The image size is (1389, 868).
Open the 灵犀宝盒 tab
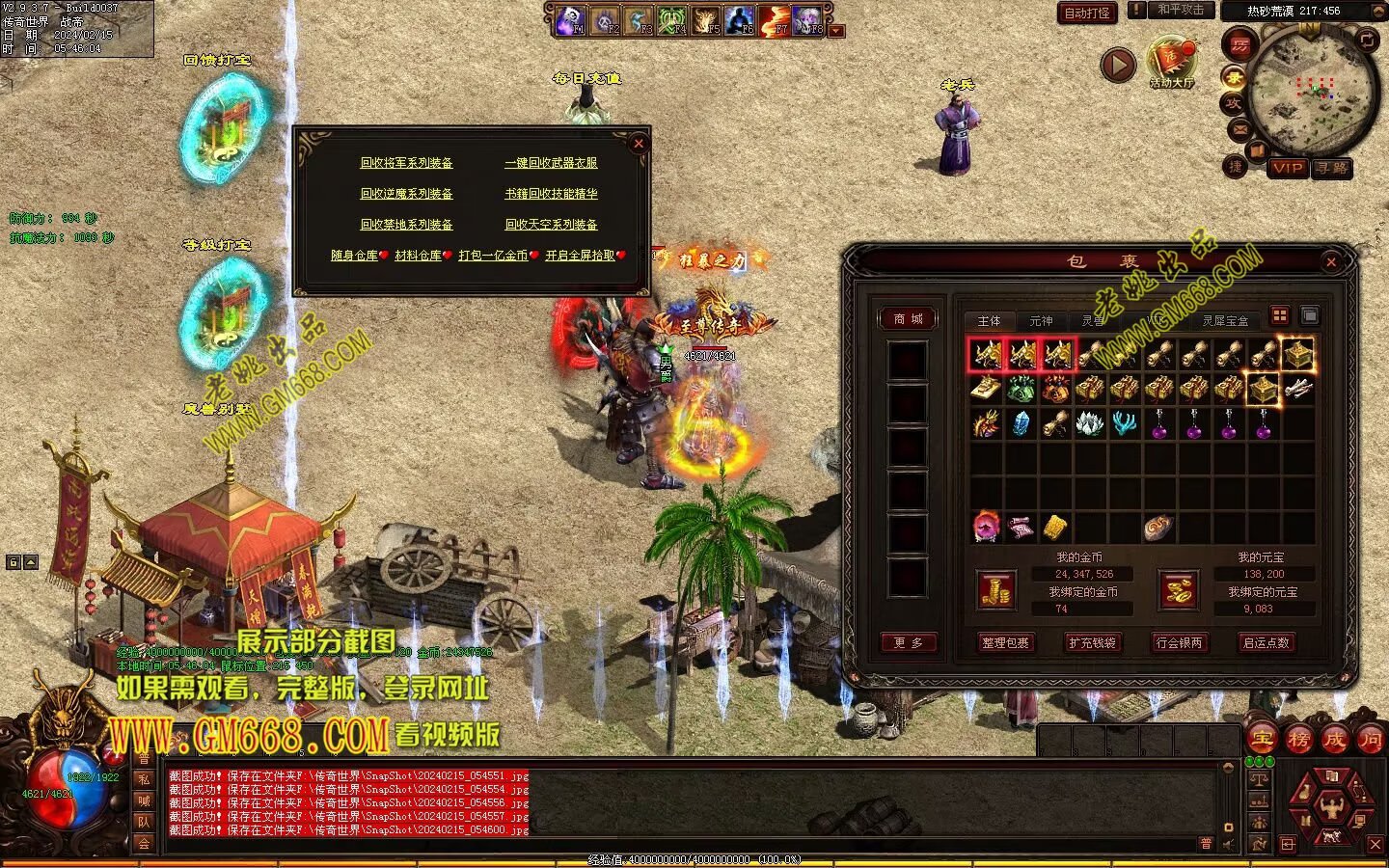point(1225,321)
